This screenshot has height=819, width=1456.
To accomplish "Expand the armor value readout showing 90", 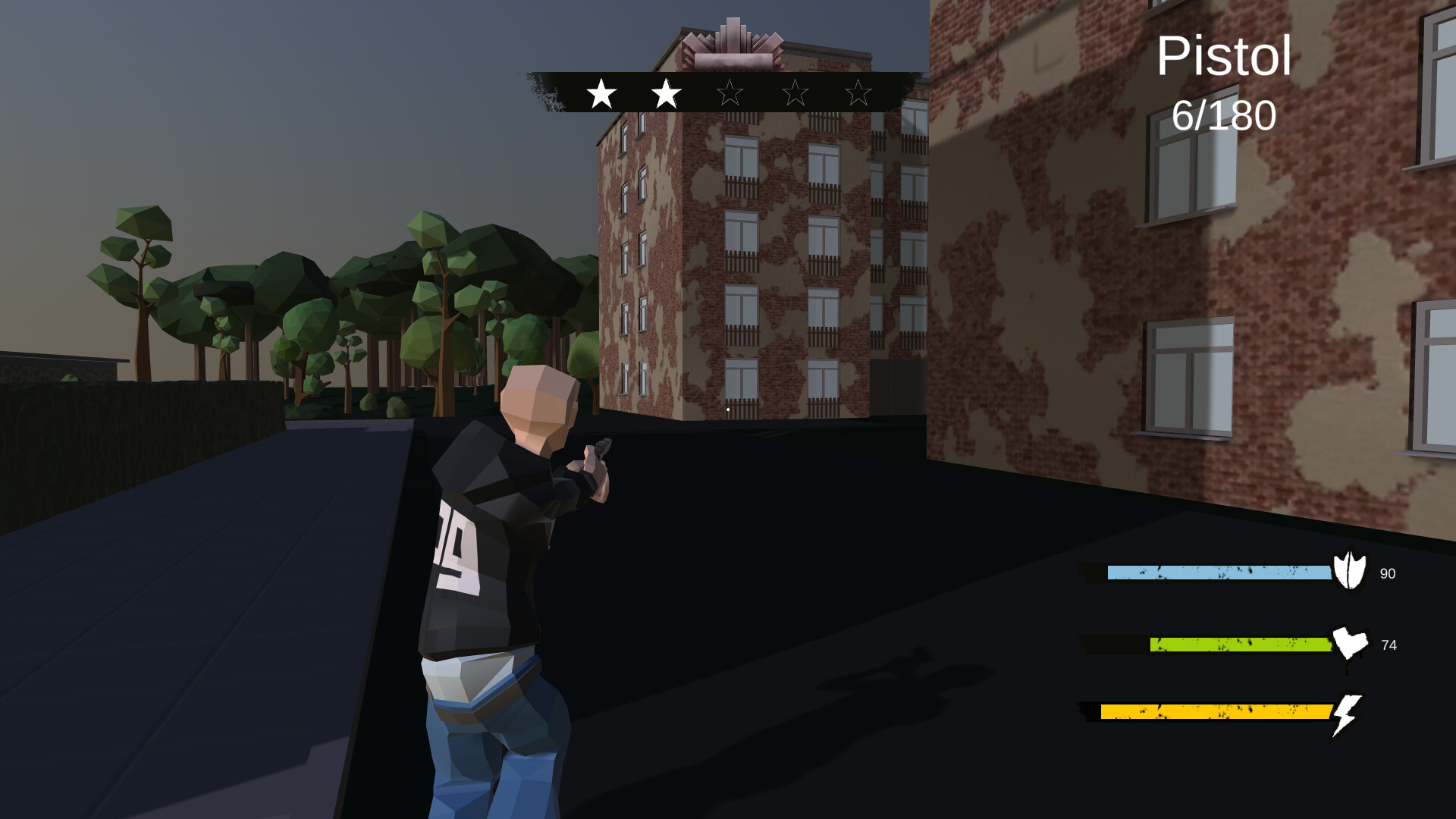I will tap(1389, 573).
